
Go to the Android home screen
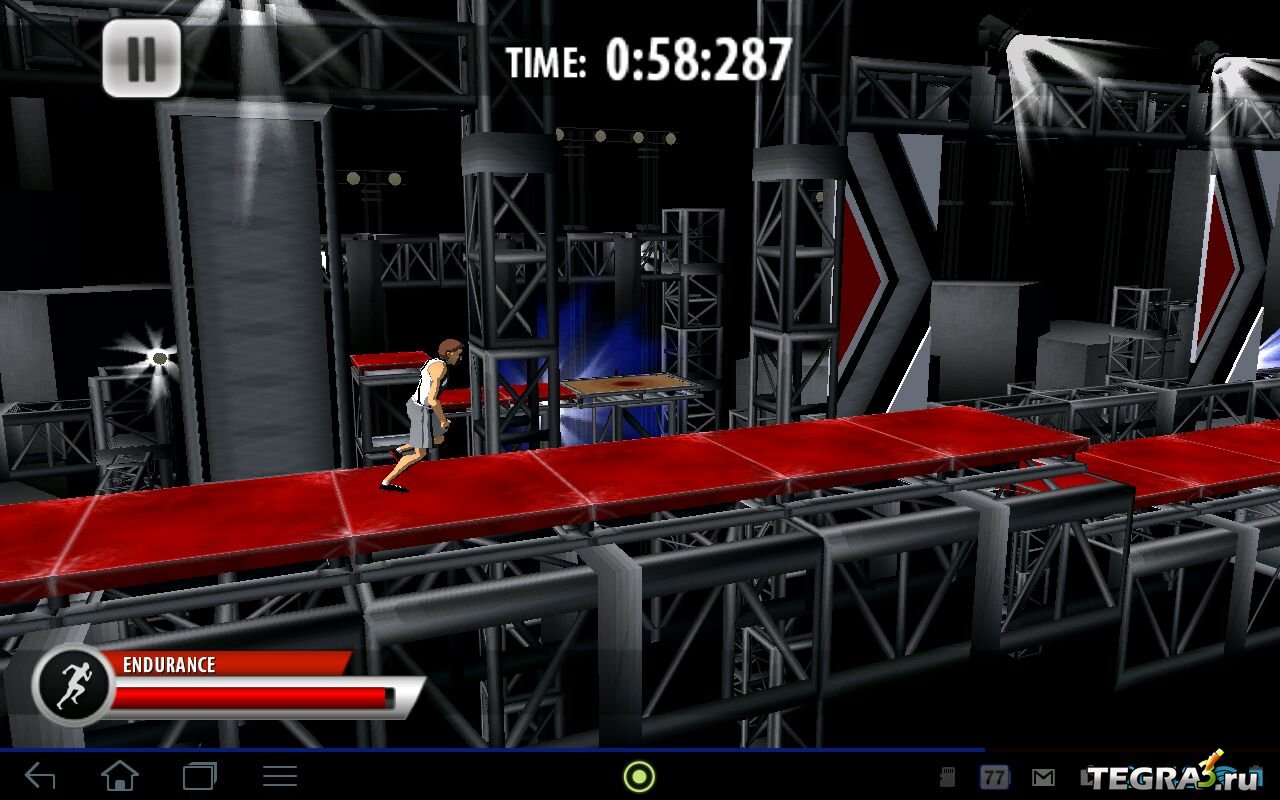[x=120, y=776]
